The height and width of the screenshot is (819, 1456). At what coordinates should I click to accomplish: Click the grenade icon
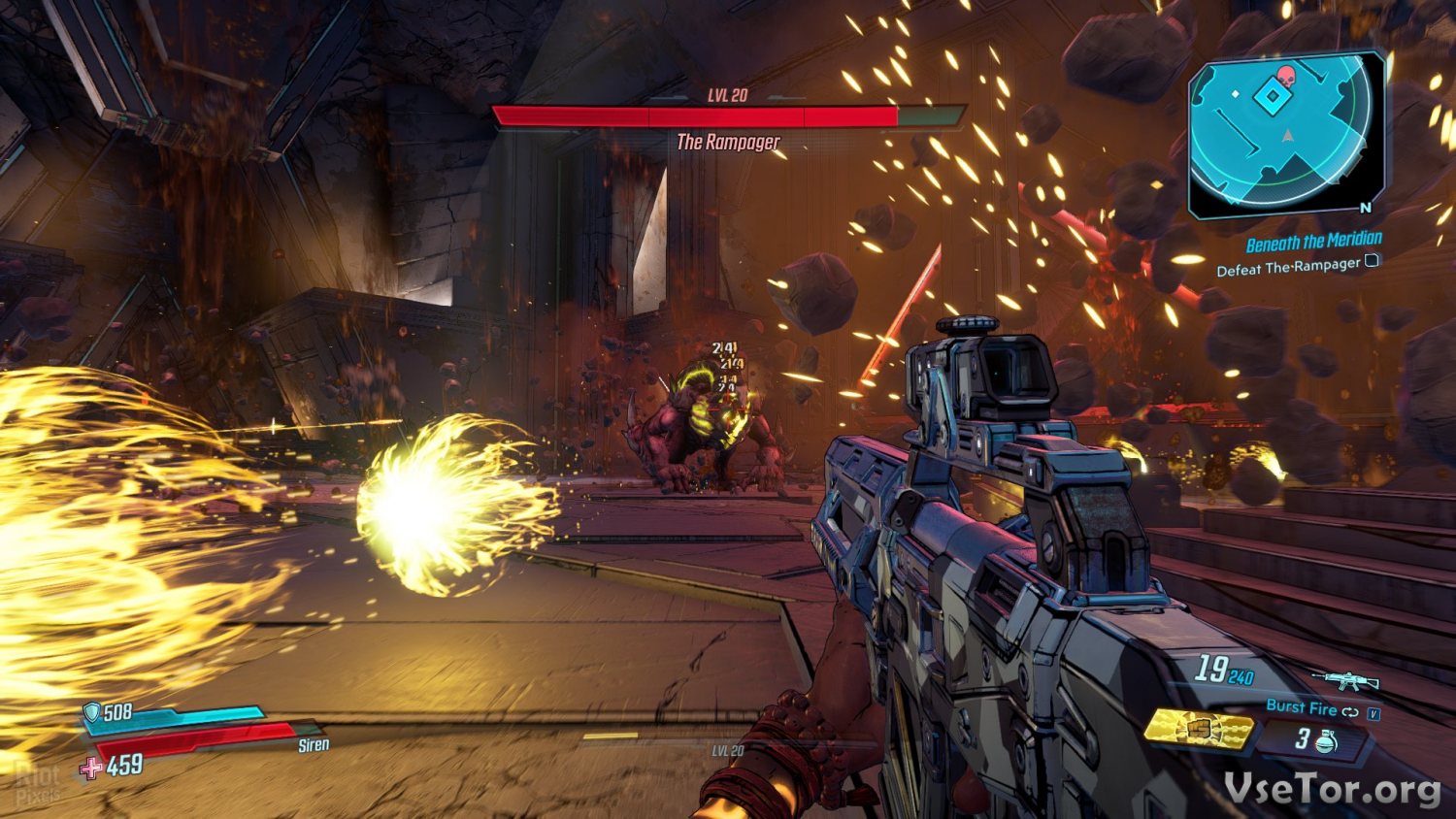pos(1327,741)
